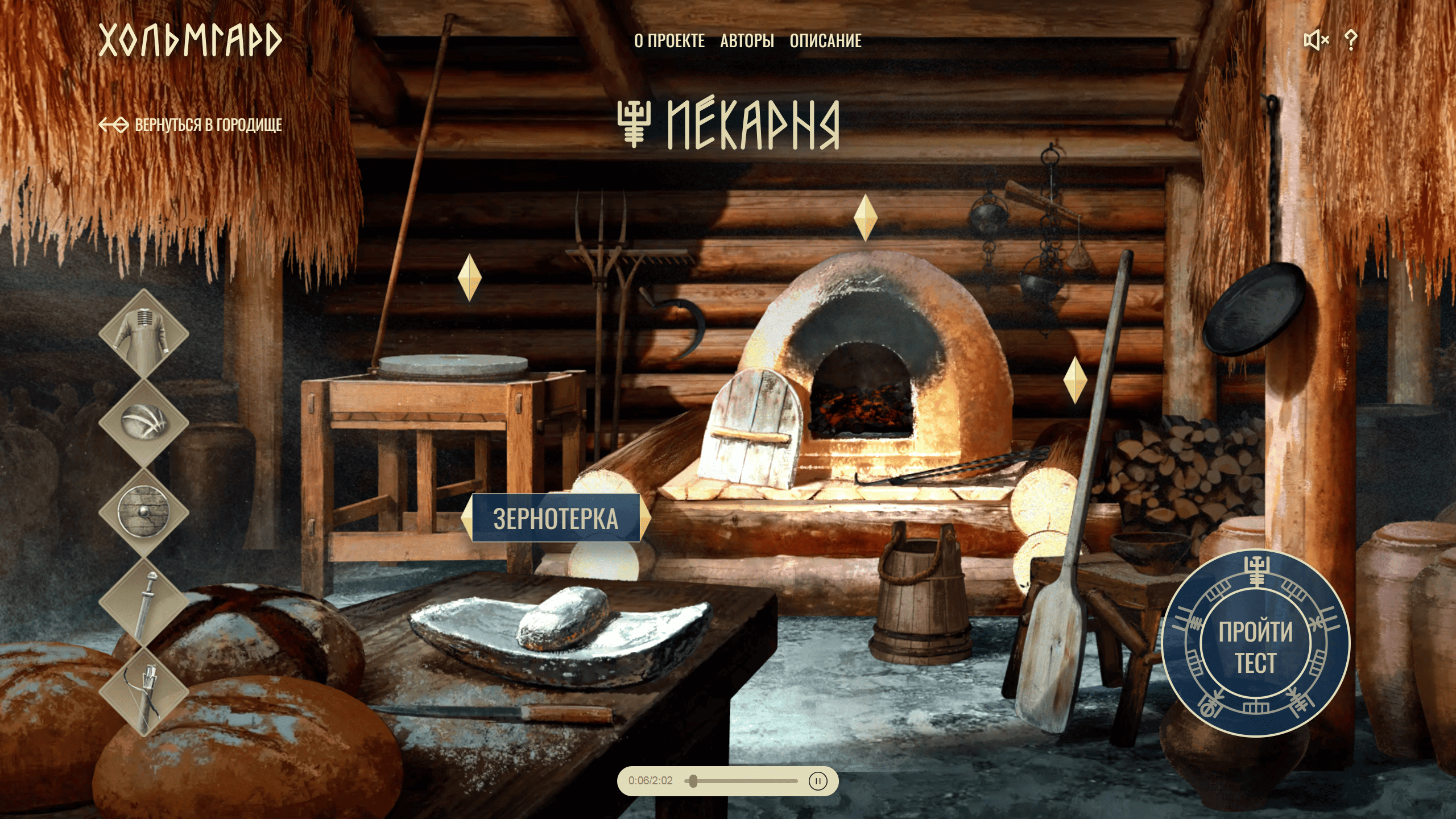The height and width of the screenshot is (819, 1456).
Task: Click the ХОЛЬМГАРД logo
Action: 190,40
